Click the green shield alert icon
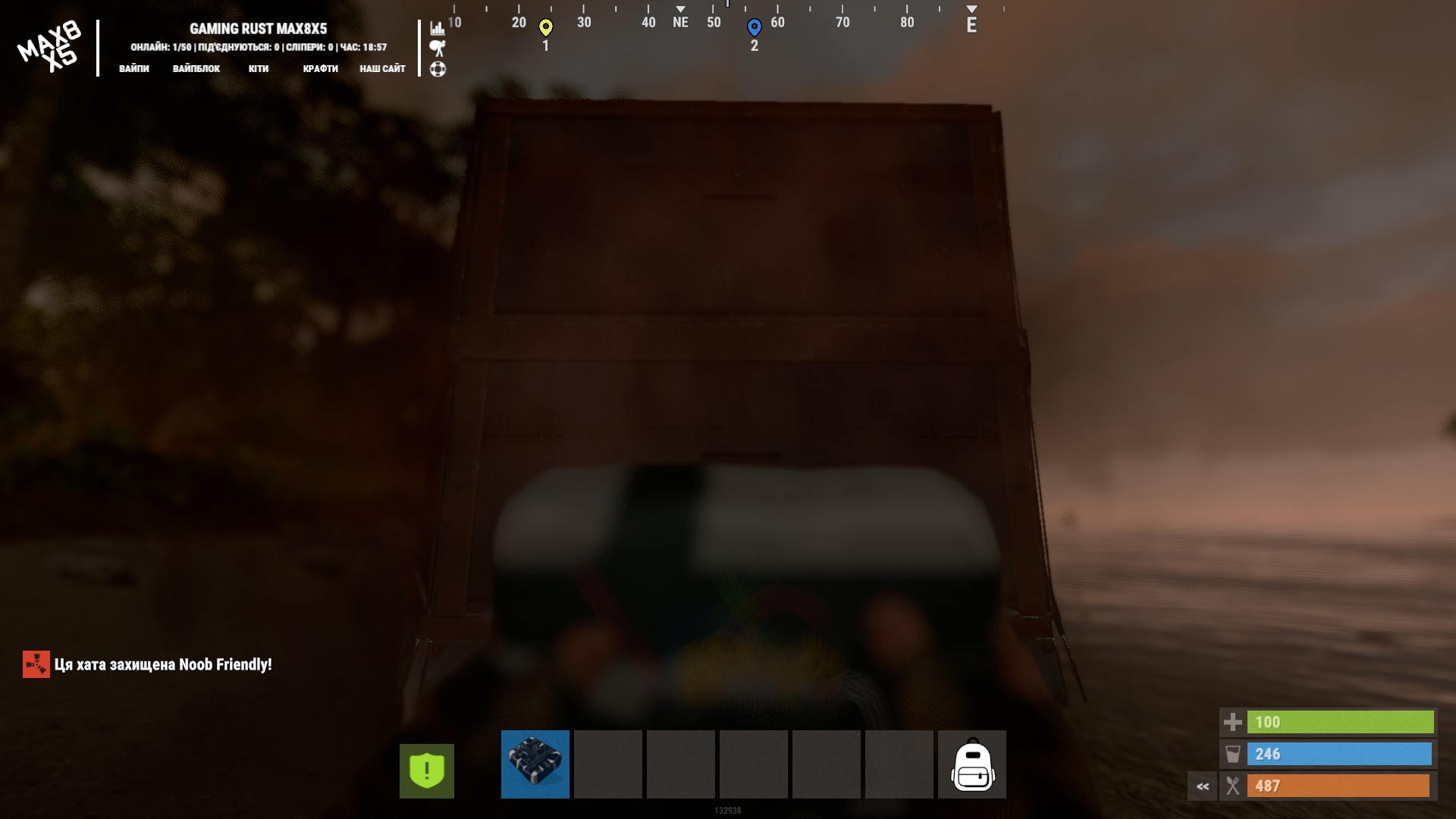Image resolution: width=1456 pixels, height=819 pixels. tap(427, 770)
